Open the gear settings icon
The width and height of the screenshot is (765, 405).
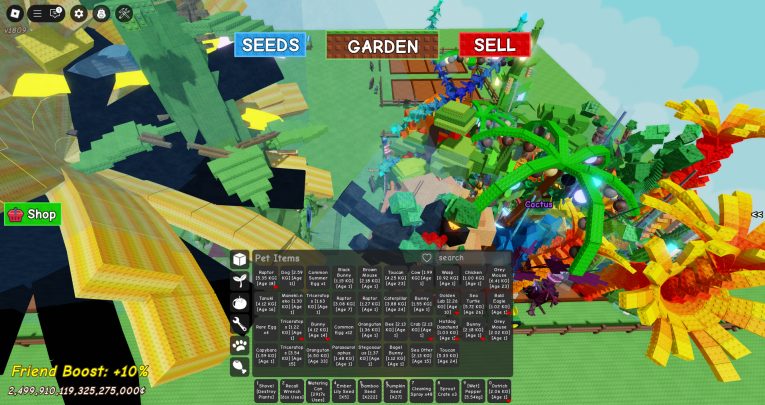tap(79, 13)
